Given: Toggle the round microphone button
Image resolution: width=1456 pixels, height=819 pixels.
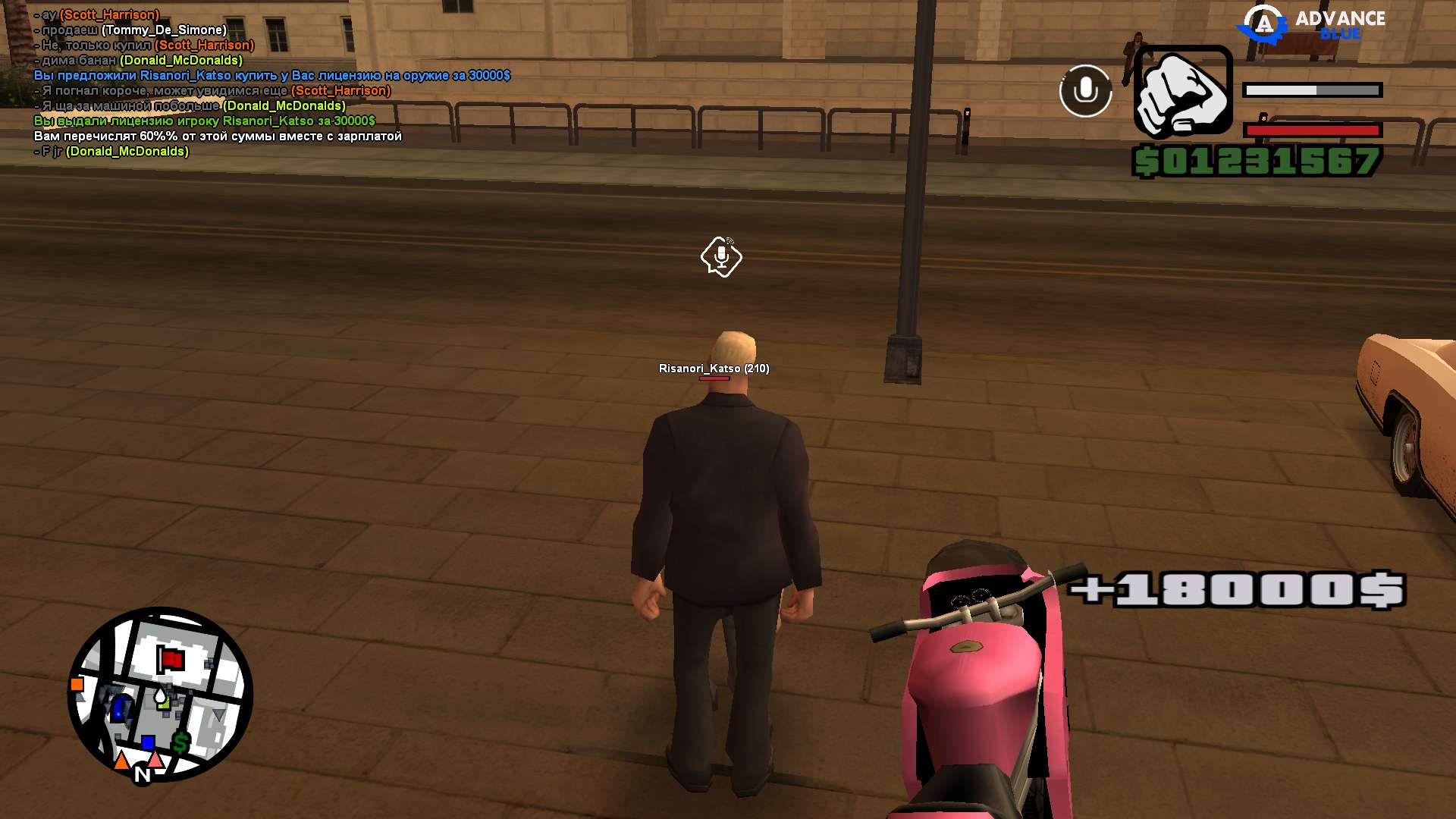Looking at the screenshot, I should tap(1085, 91).
